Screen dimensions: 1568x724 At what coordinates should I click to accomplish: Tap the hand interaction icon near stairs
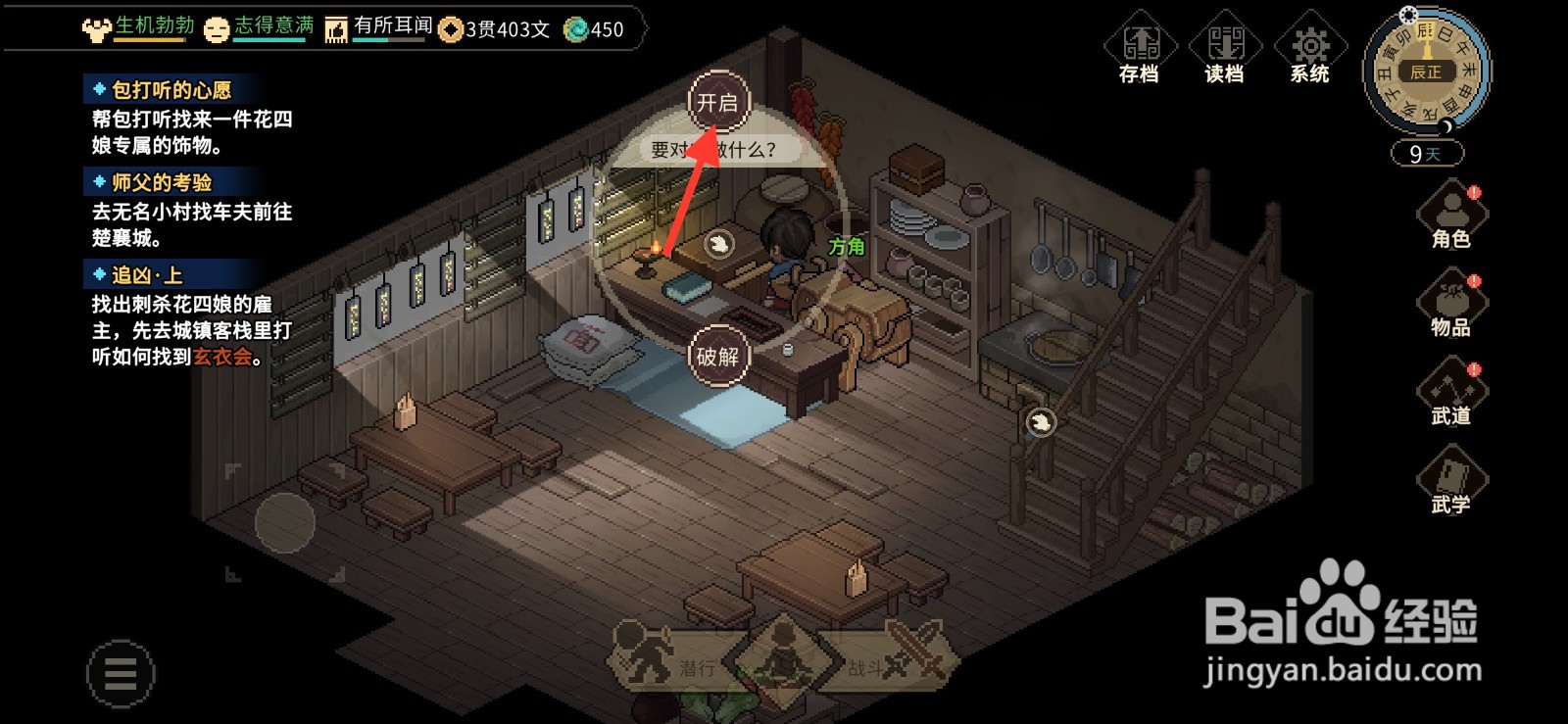pos(1041,422)
